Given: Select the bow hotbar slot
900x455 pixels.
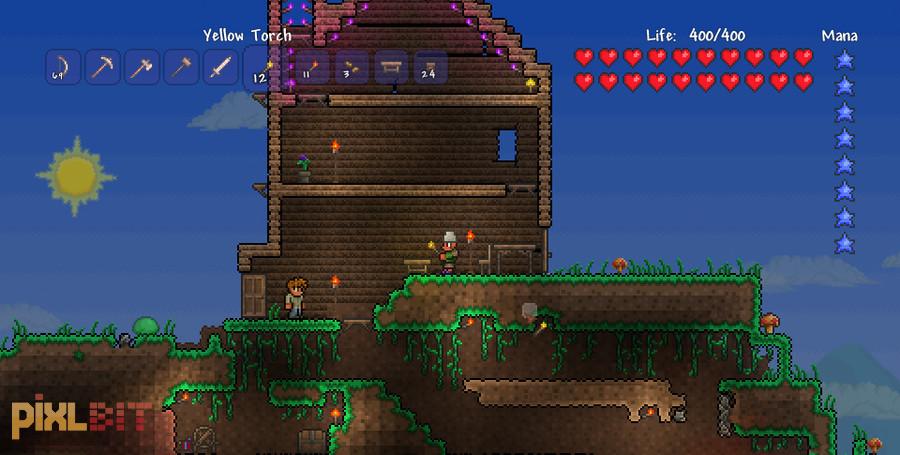Looking at the screenshot, I should click(x=61, y=68).
